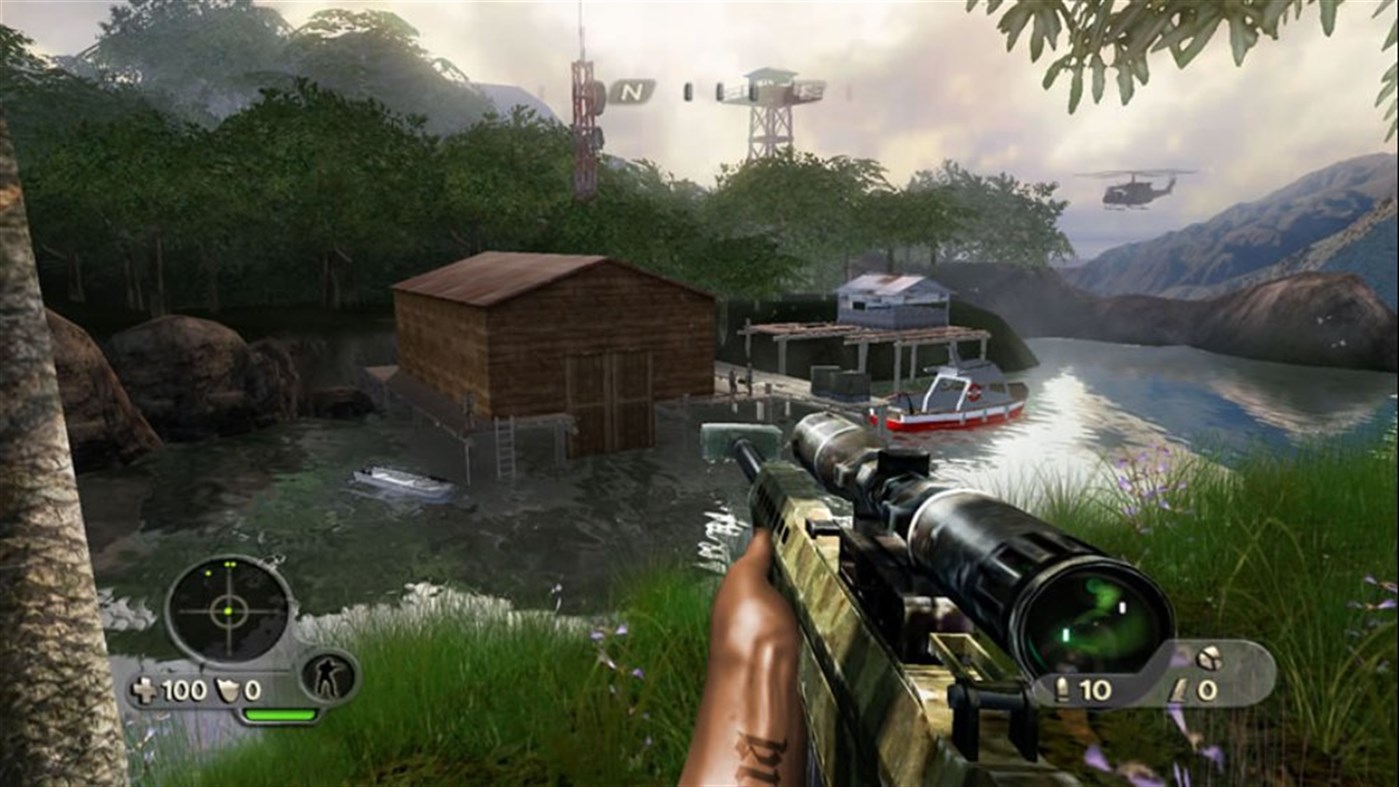Click the fire-mode icon above the grenade counter
Image resolution: width=1399 pixels, height=787 pixels.
(1209, 657)
